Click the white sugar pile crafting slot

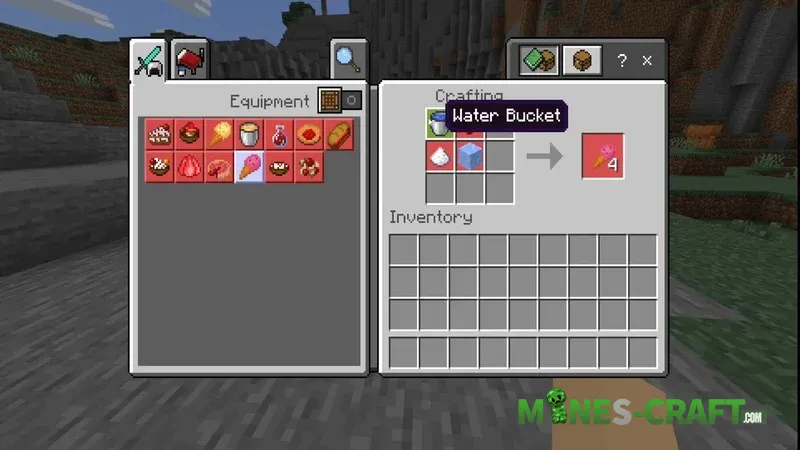pyautogui.click(x=440, y=155)
